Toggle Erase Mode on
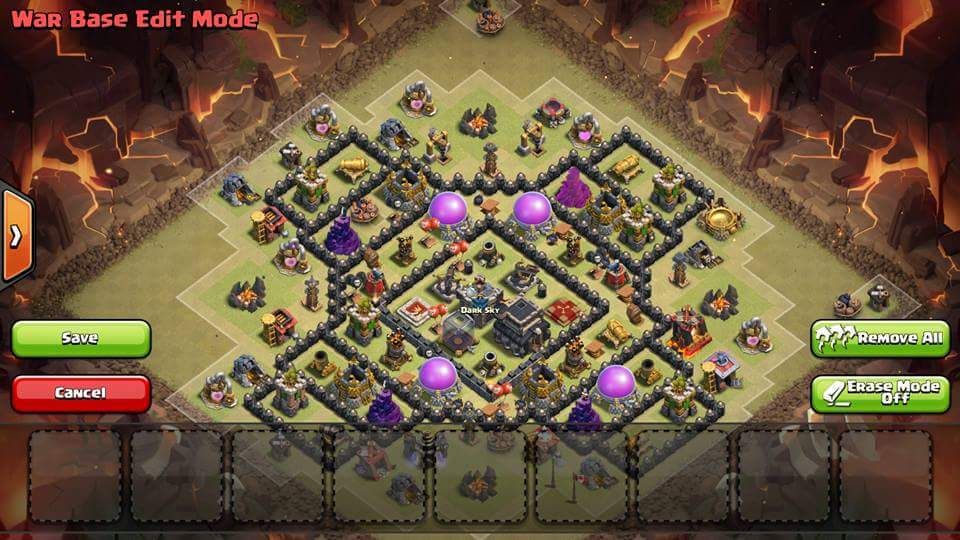 880,393
